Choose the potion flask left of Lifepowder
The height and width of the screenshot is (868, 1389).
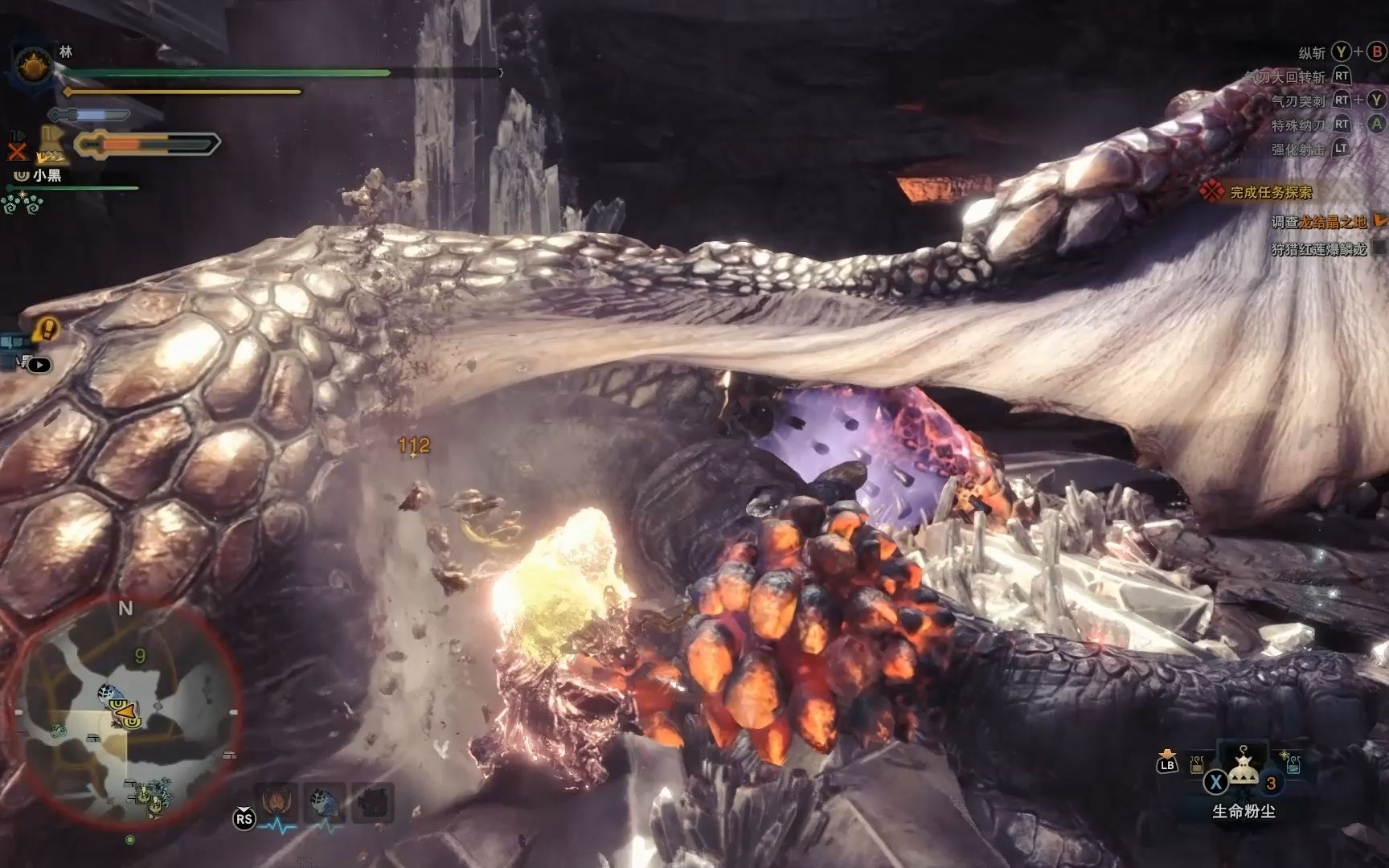(x=1198, y=764)
